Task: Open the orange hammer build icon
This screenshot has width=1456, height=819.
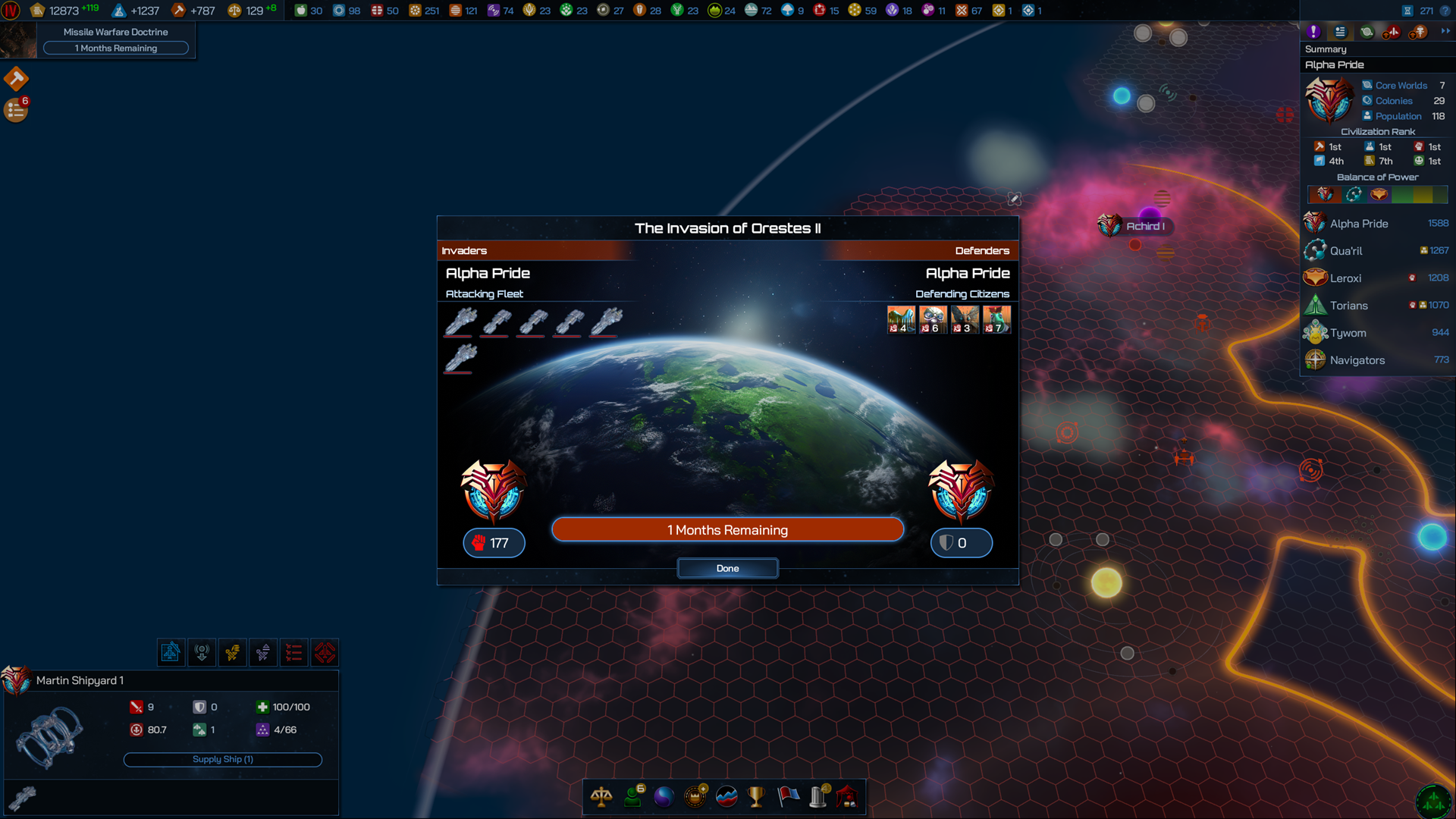Action: click(x=16, y=78)
